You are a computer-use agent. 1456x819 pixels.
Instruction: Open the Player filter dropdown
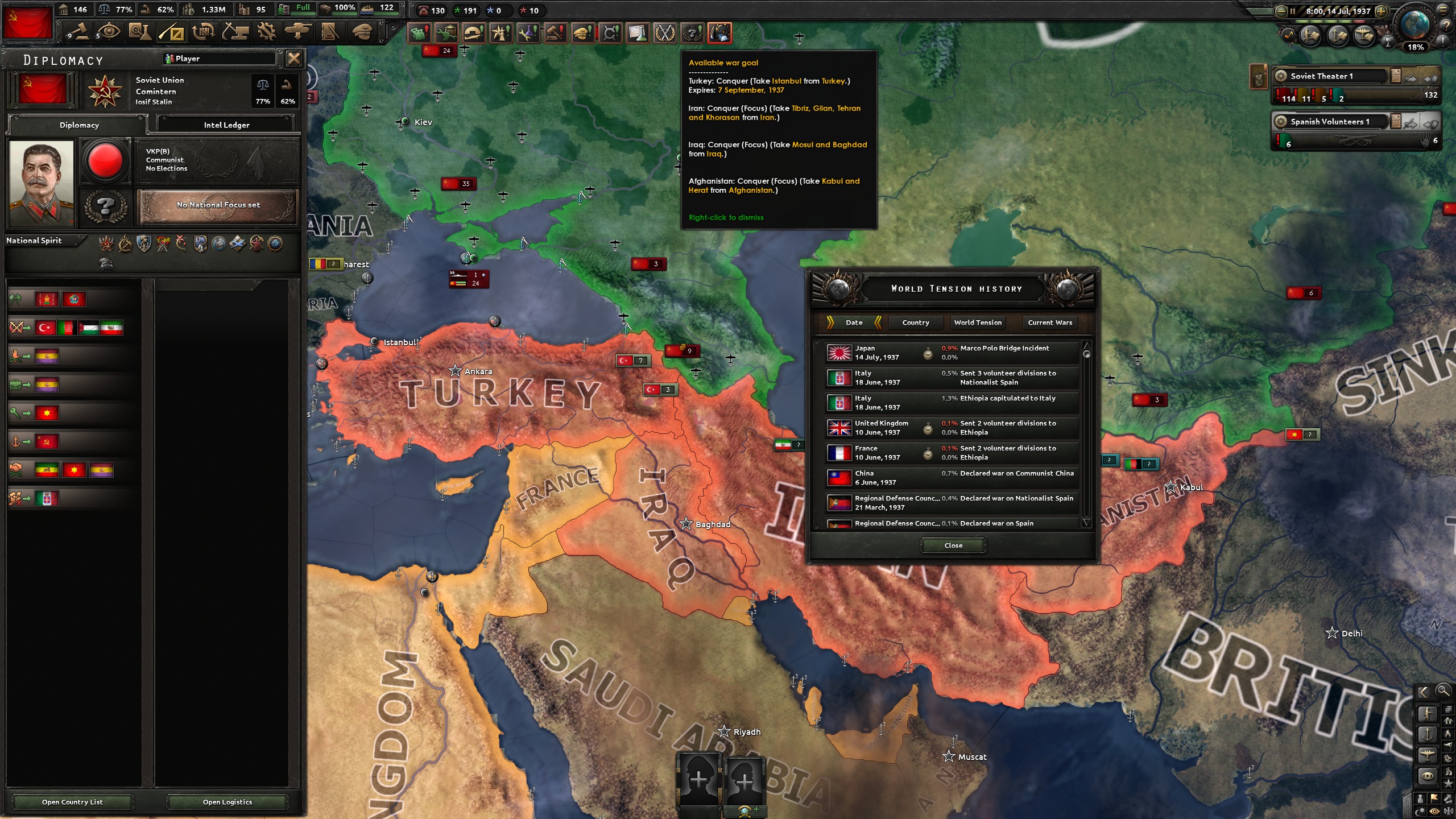(x=219, y=58)
